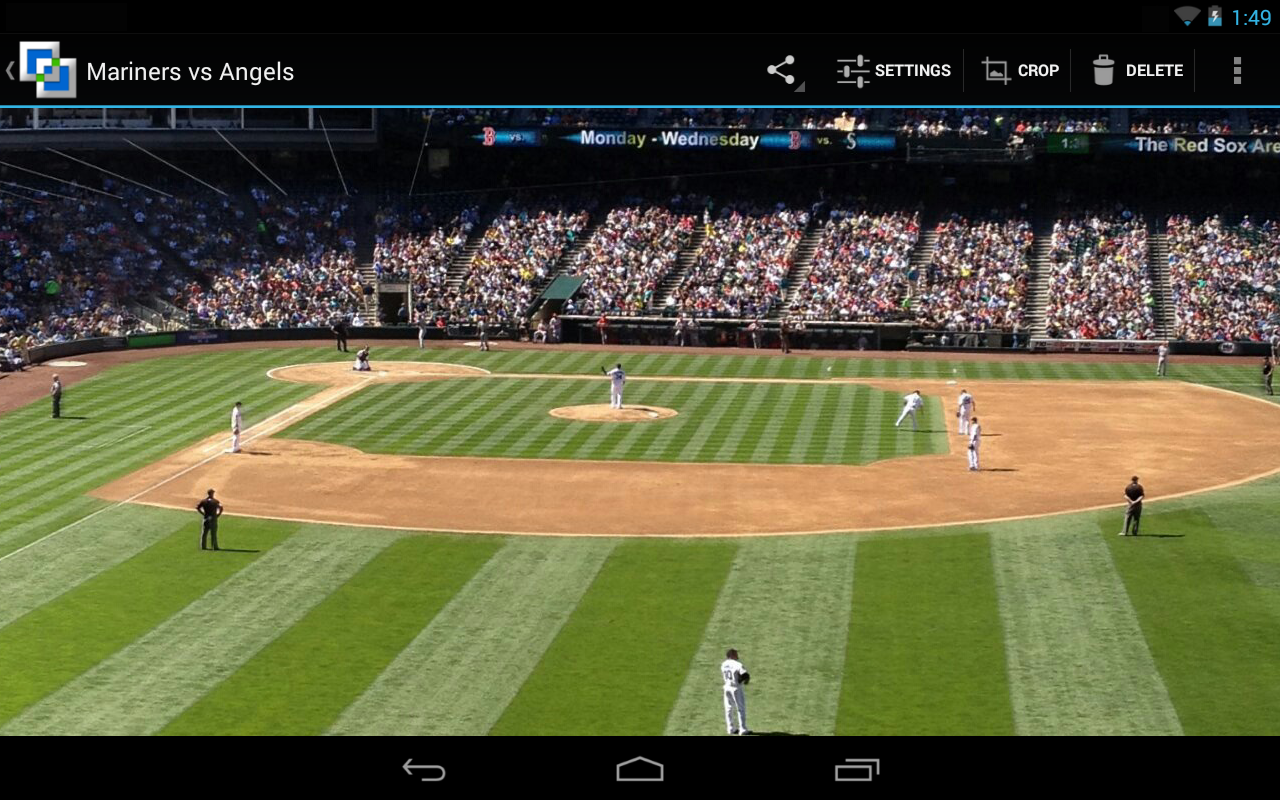Tap the trash can icon to delete photo
1280x800 pixels.
pyautogui.click(x=1104, y=70)
